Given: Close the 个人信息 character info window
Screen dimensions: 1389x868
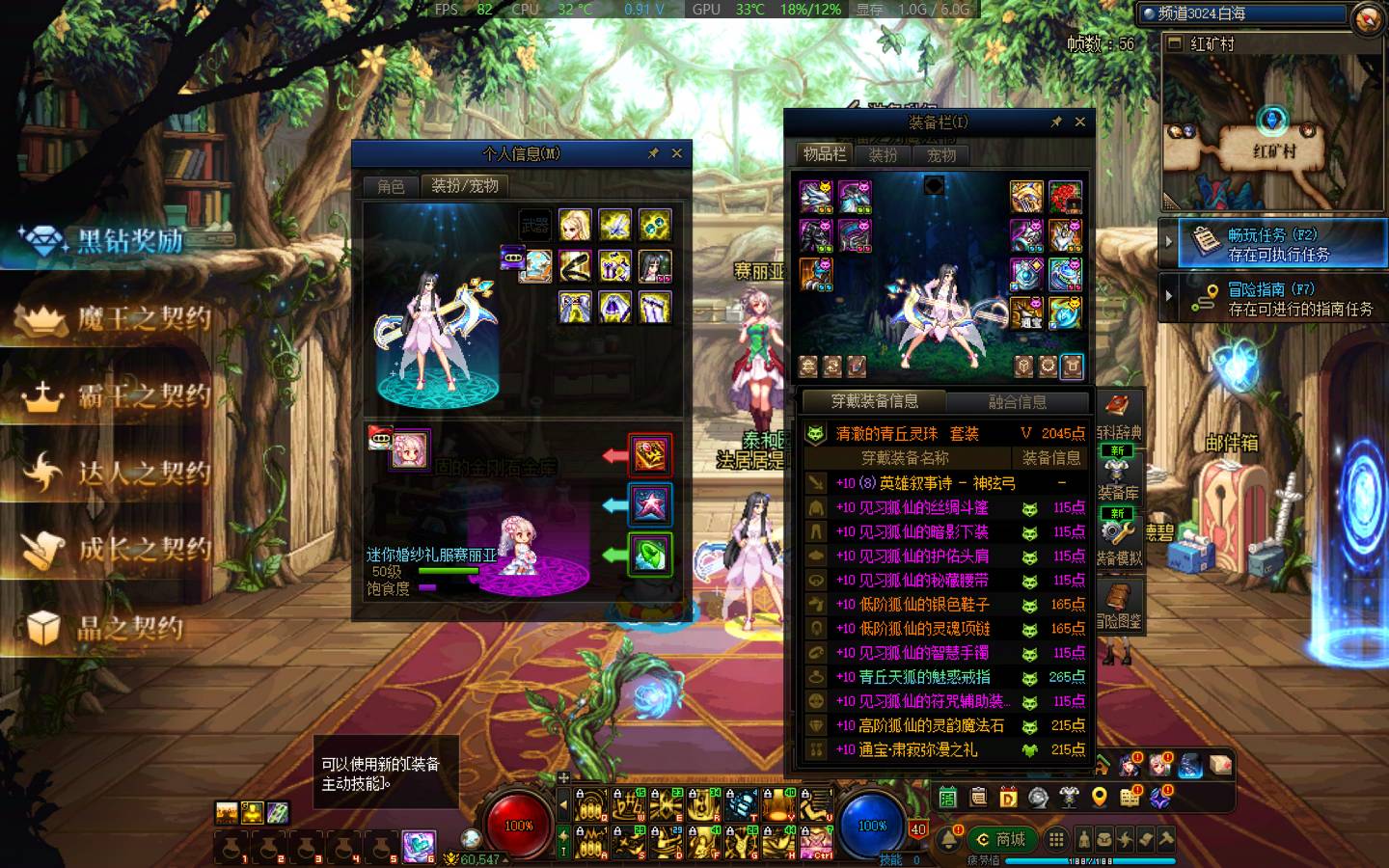Looking at the screenshot, I should coord(677,153).
